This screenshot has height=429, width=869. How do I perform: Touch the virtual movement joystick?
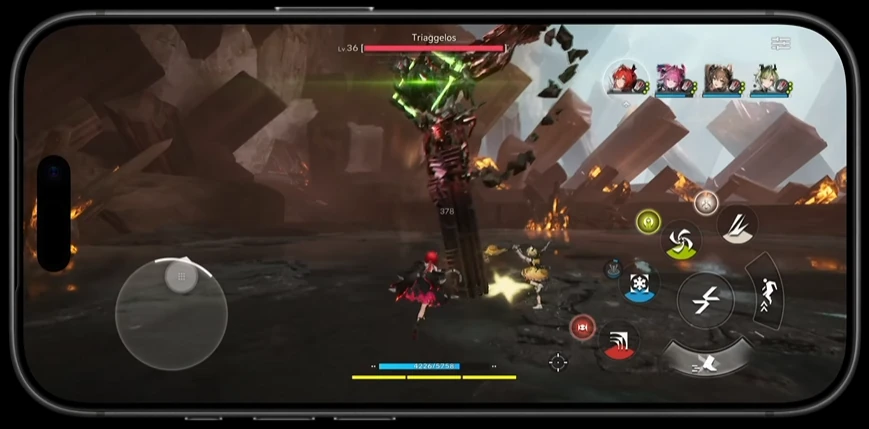pyautogui.click(x=171, y=312)
